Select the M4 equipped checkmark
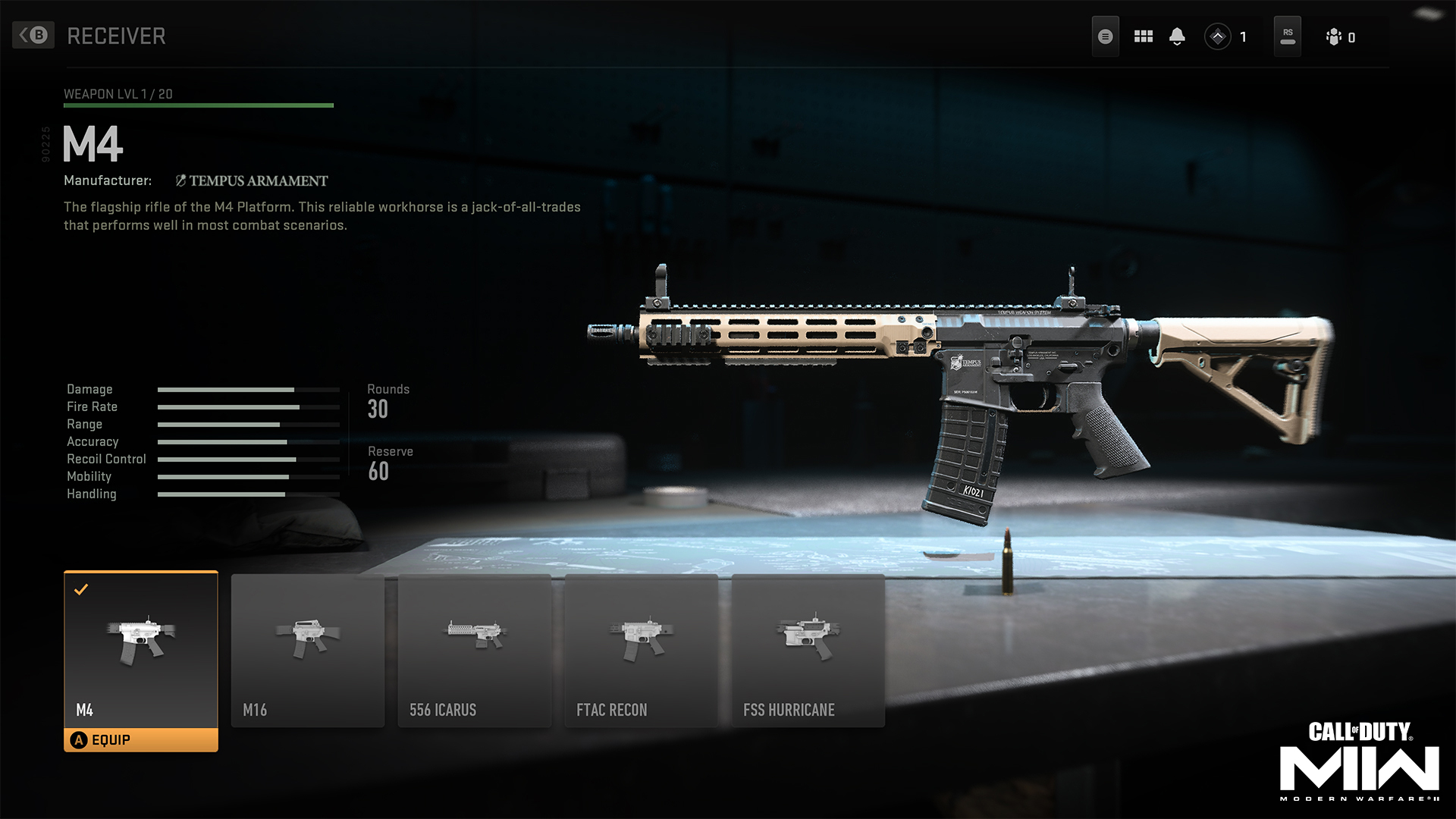 [x=83, y=588]
